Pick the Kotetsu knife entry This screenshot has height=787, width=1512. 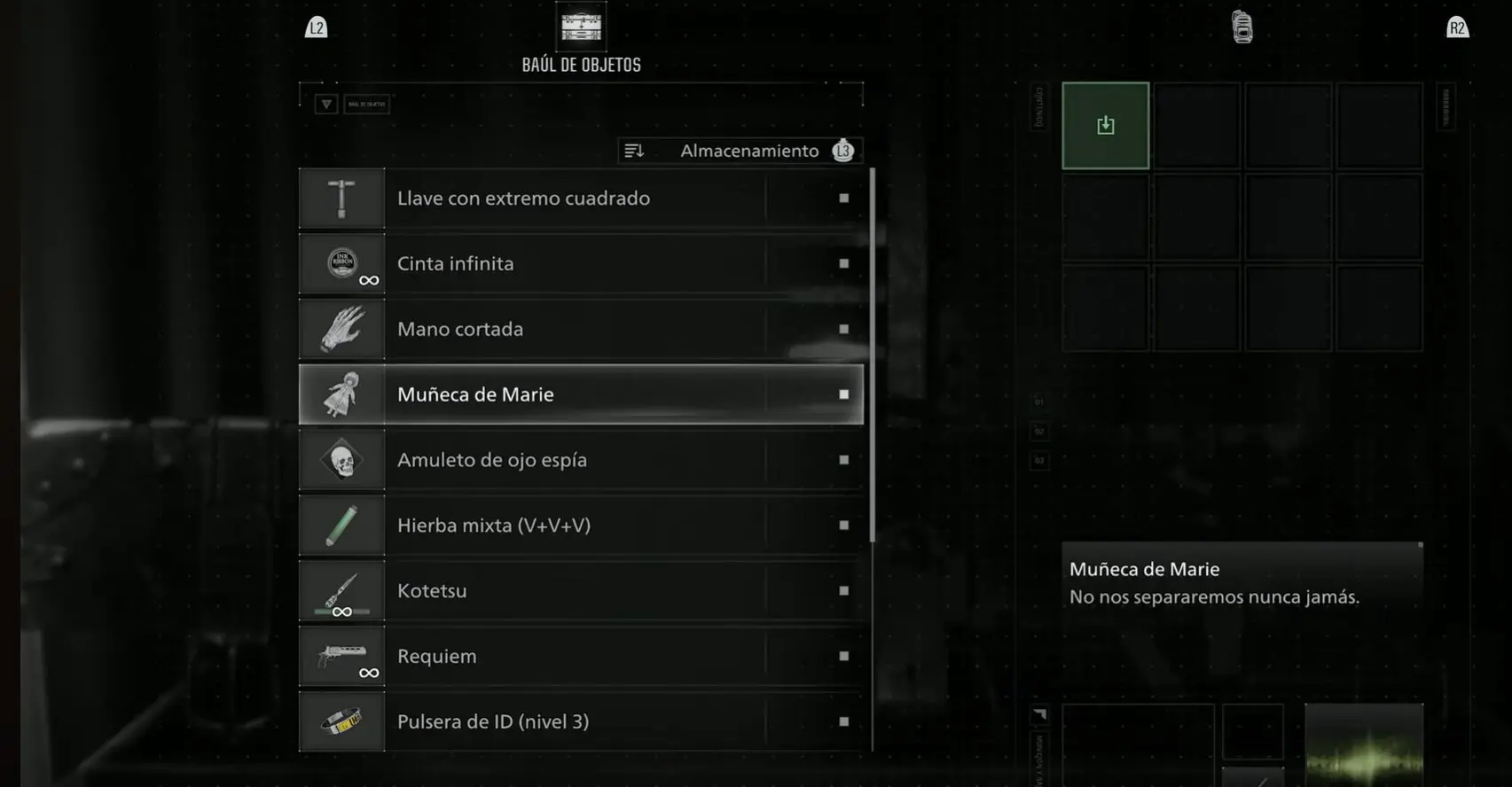tap(581, 591)
